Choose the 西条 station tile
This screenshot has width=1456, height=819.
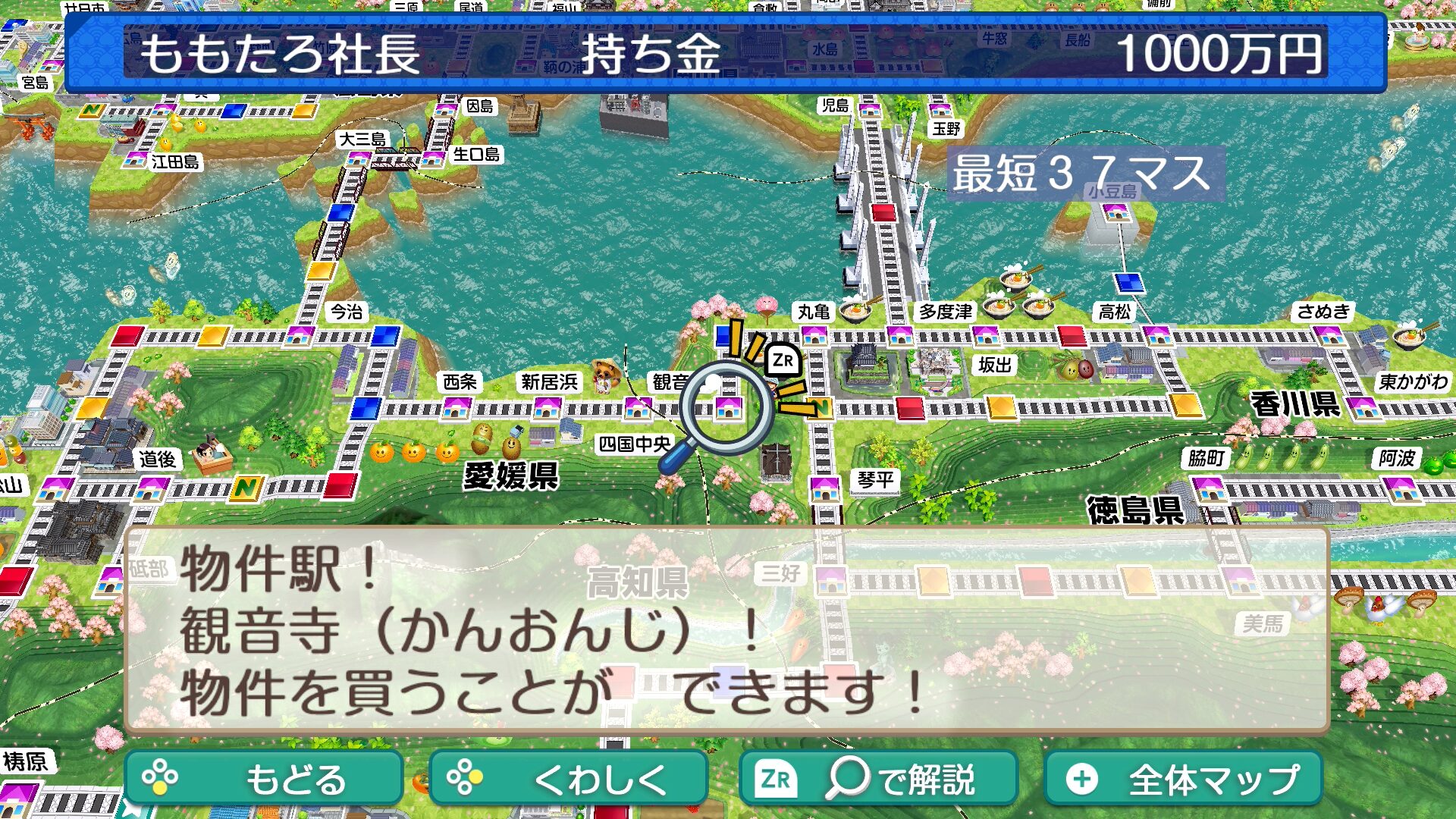point(457,408)
